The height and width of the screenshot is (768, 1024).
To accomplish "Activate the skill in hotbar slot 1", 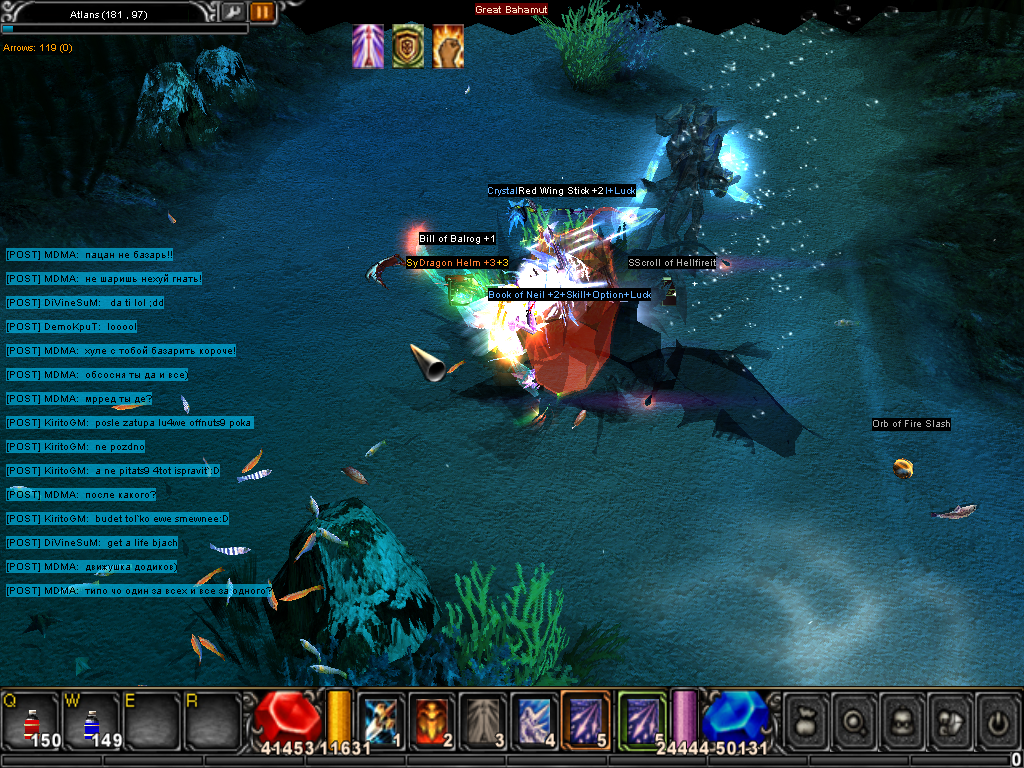I will click(x=381, y=720).
